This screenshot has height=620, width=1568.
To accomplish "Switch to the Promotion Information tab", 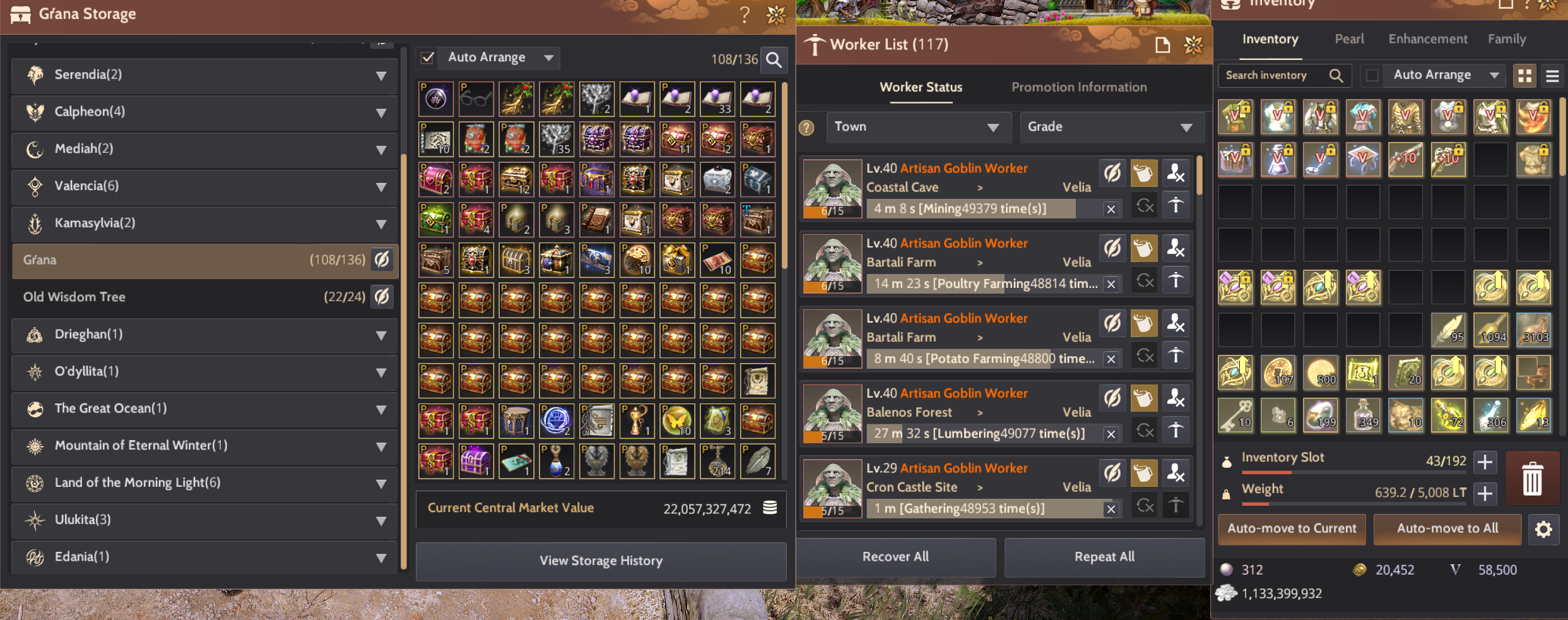I will (x=1079, y=87).
